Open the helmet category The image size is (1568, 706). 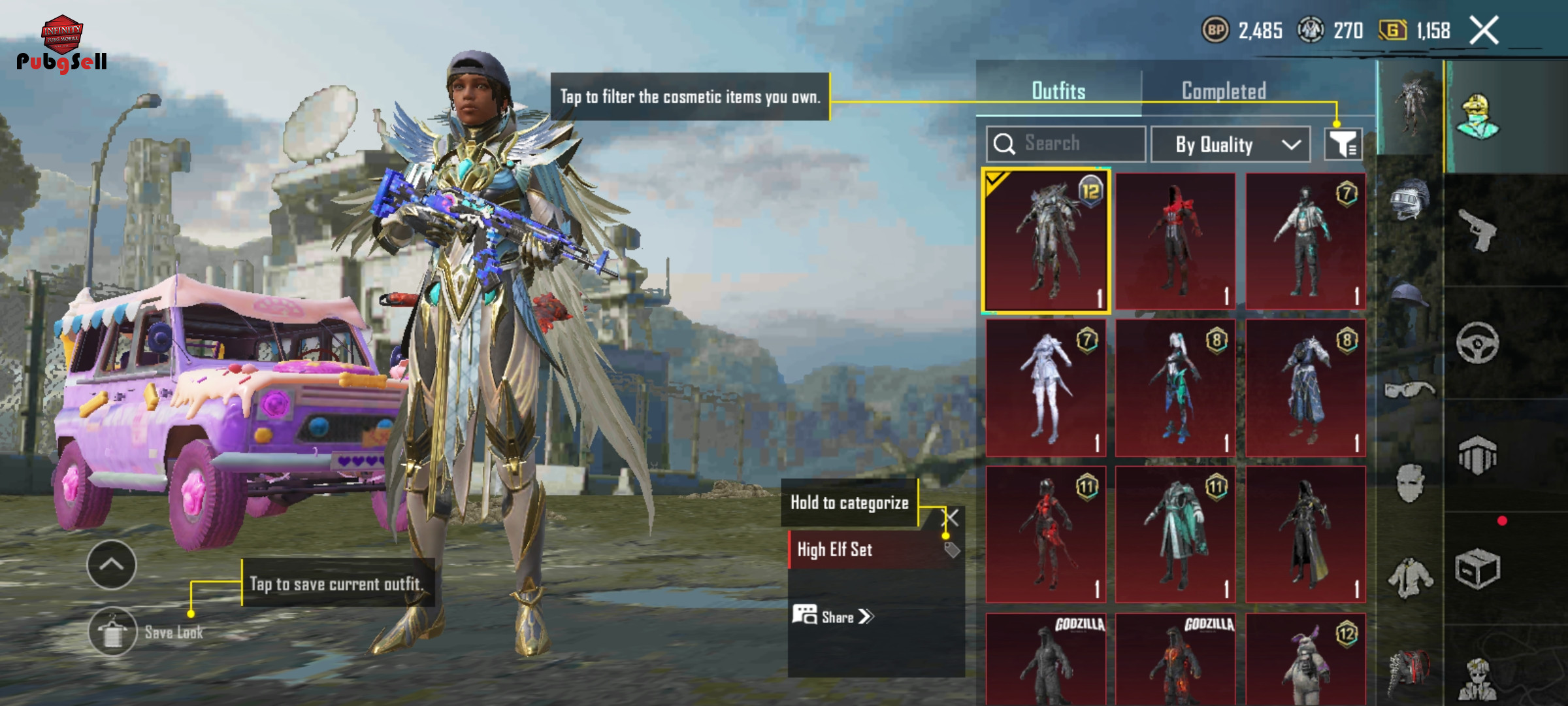pos(1409,198)
